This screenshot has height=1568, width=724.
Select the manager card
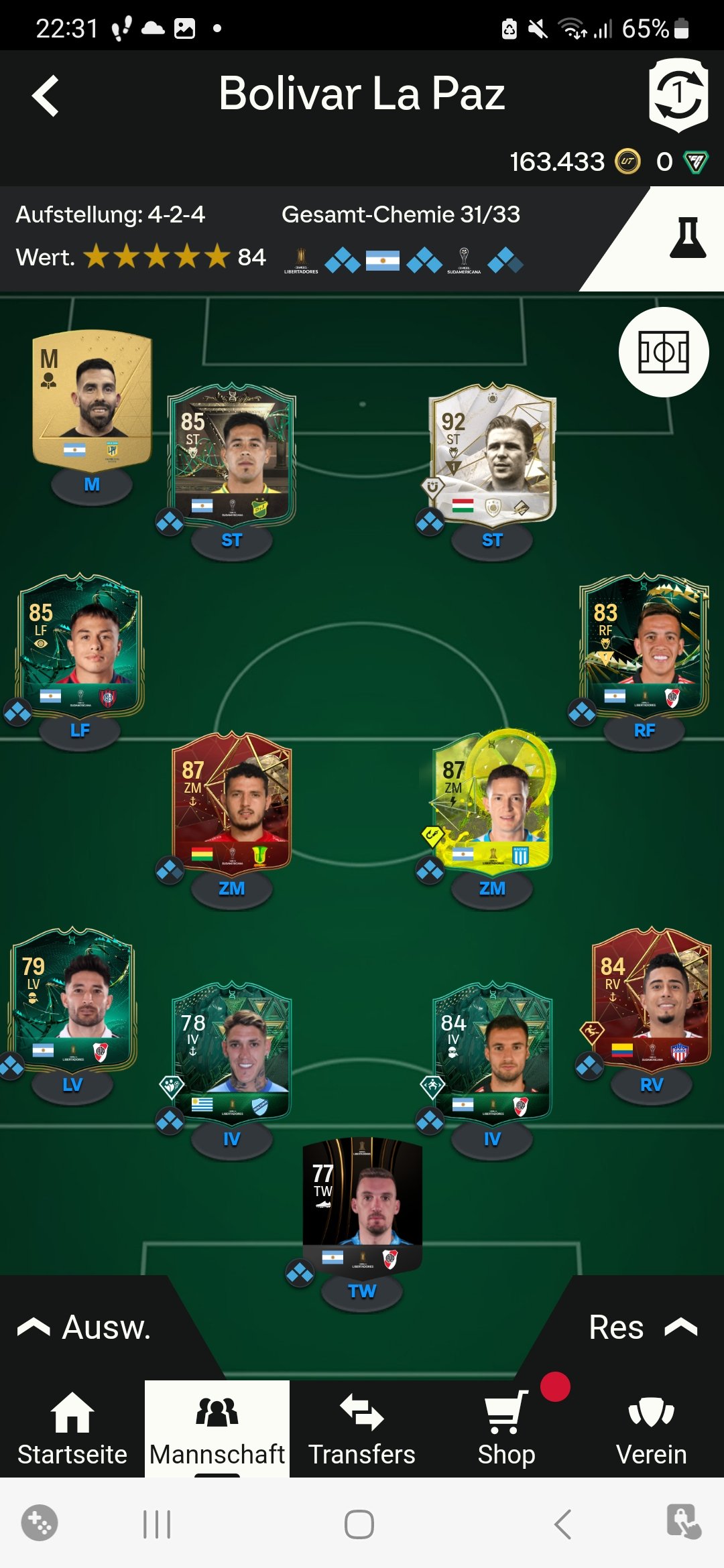[92, 400]
